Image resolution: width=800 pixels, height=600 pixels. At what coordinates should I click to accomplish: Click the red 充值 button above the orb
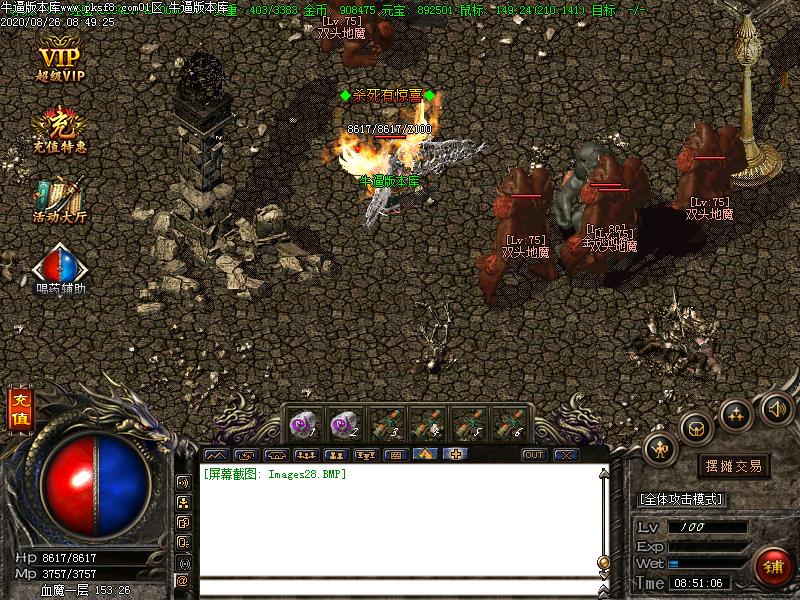(x=19, y=409)
